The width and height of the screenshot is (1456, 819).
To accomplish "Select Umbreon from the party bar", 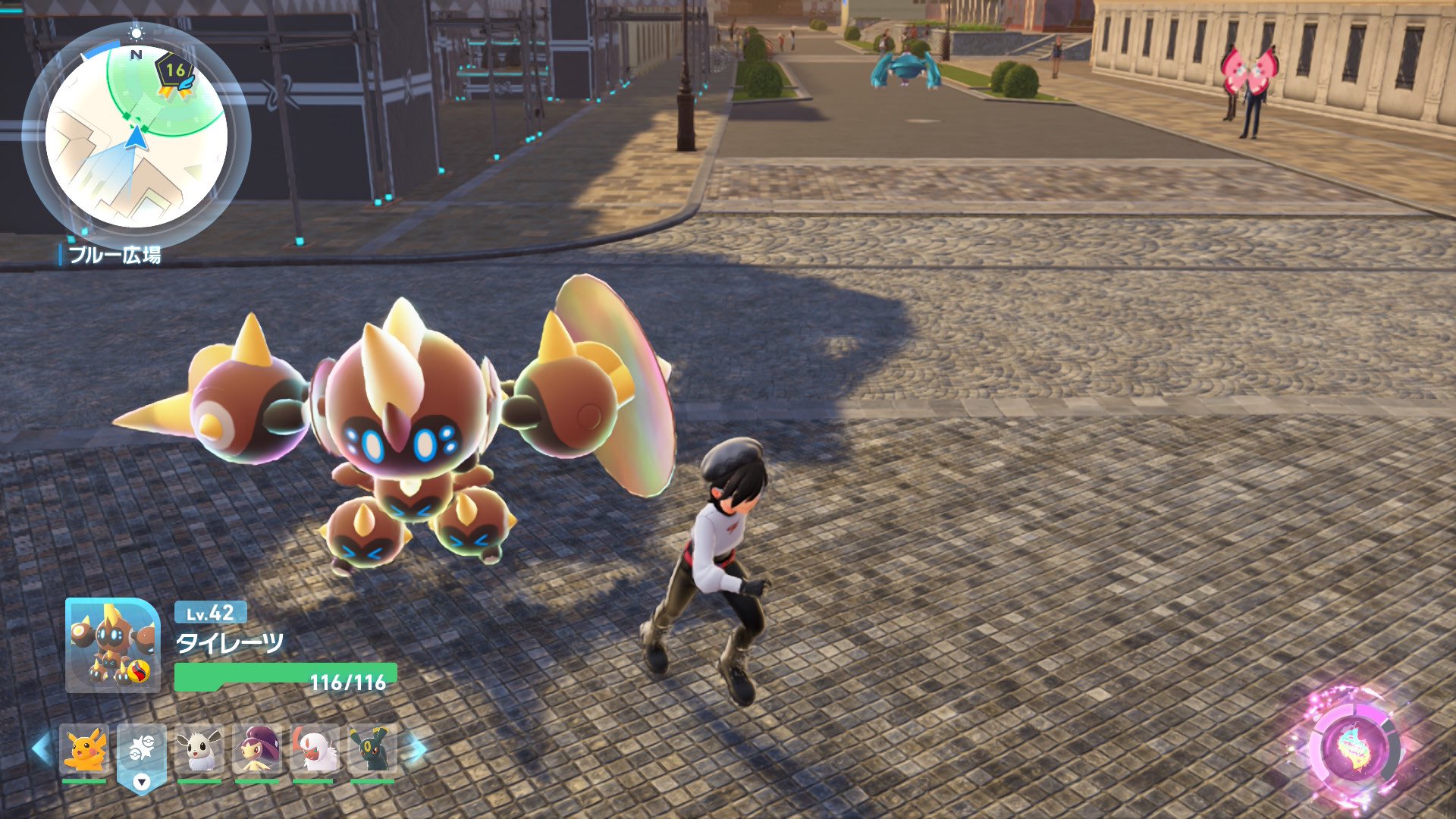I will coord(372,749).
